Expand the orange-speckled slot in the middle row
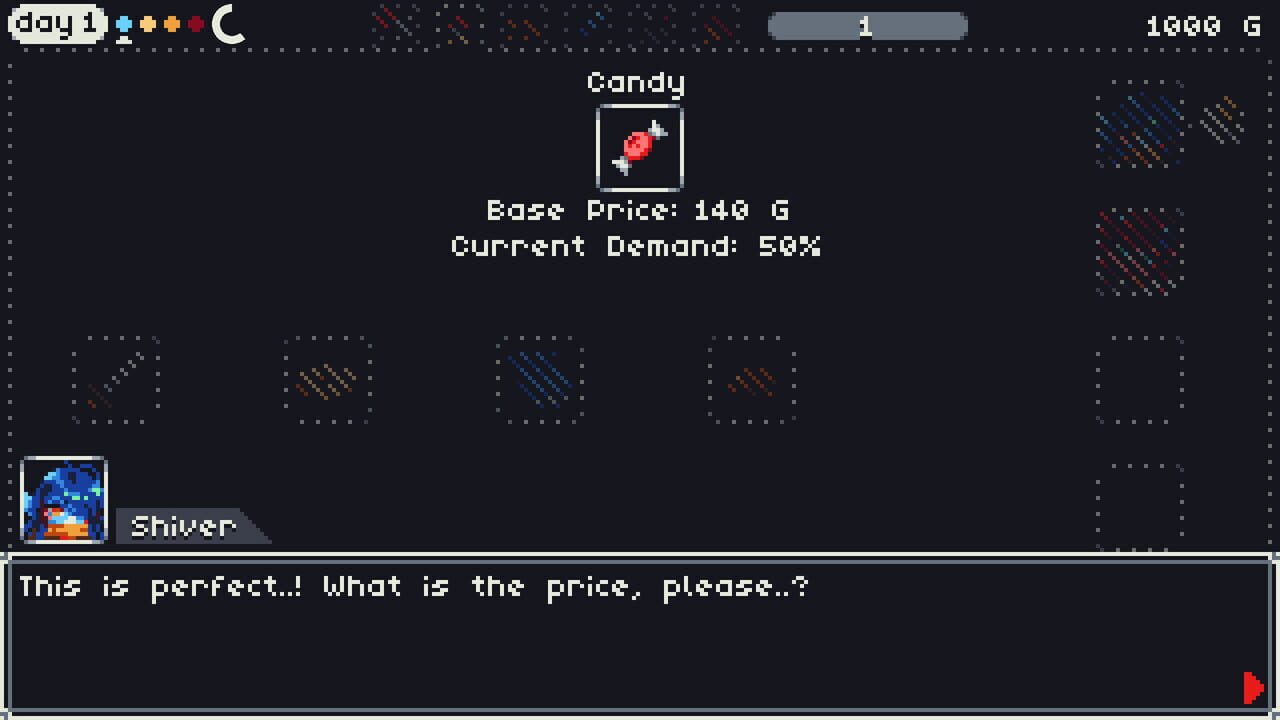Image resolution: width=1280 pixels, height=720 pixels. pyautogui.click(x=328, y=381)
